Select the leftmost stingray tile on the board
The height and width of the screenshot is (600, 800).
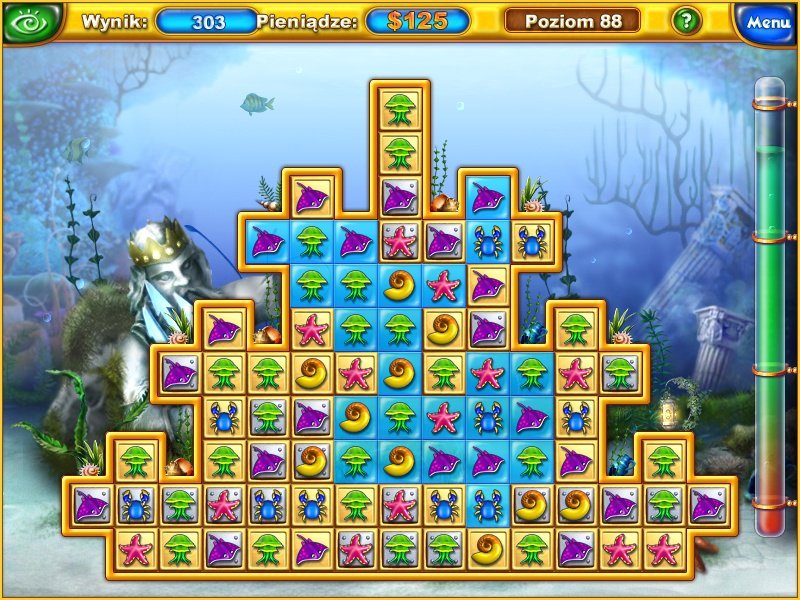tap(92, 503)
